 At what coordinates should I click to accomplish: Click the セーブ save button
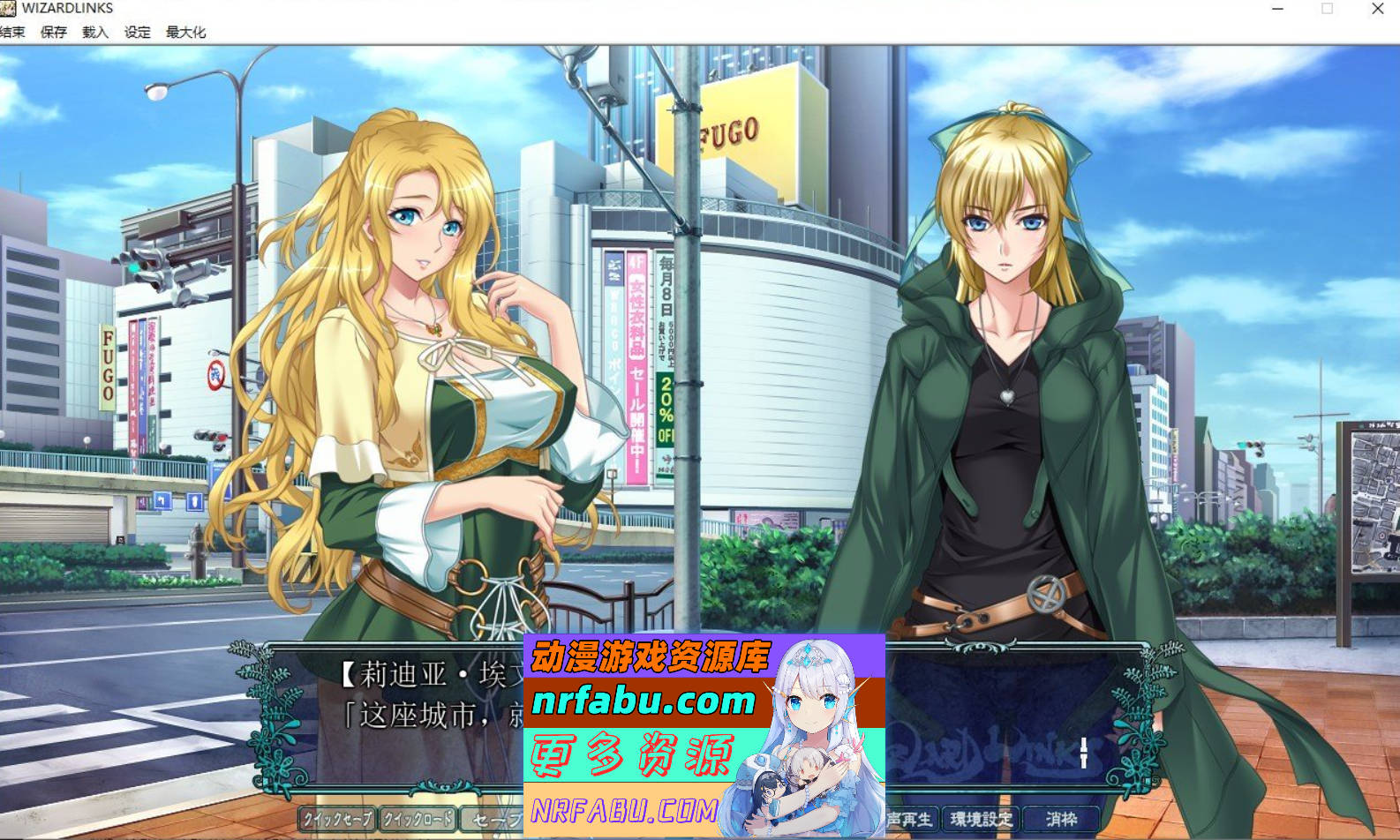pos(494,818)
